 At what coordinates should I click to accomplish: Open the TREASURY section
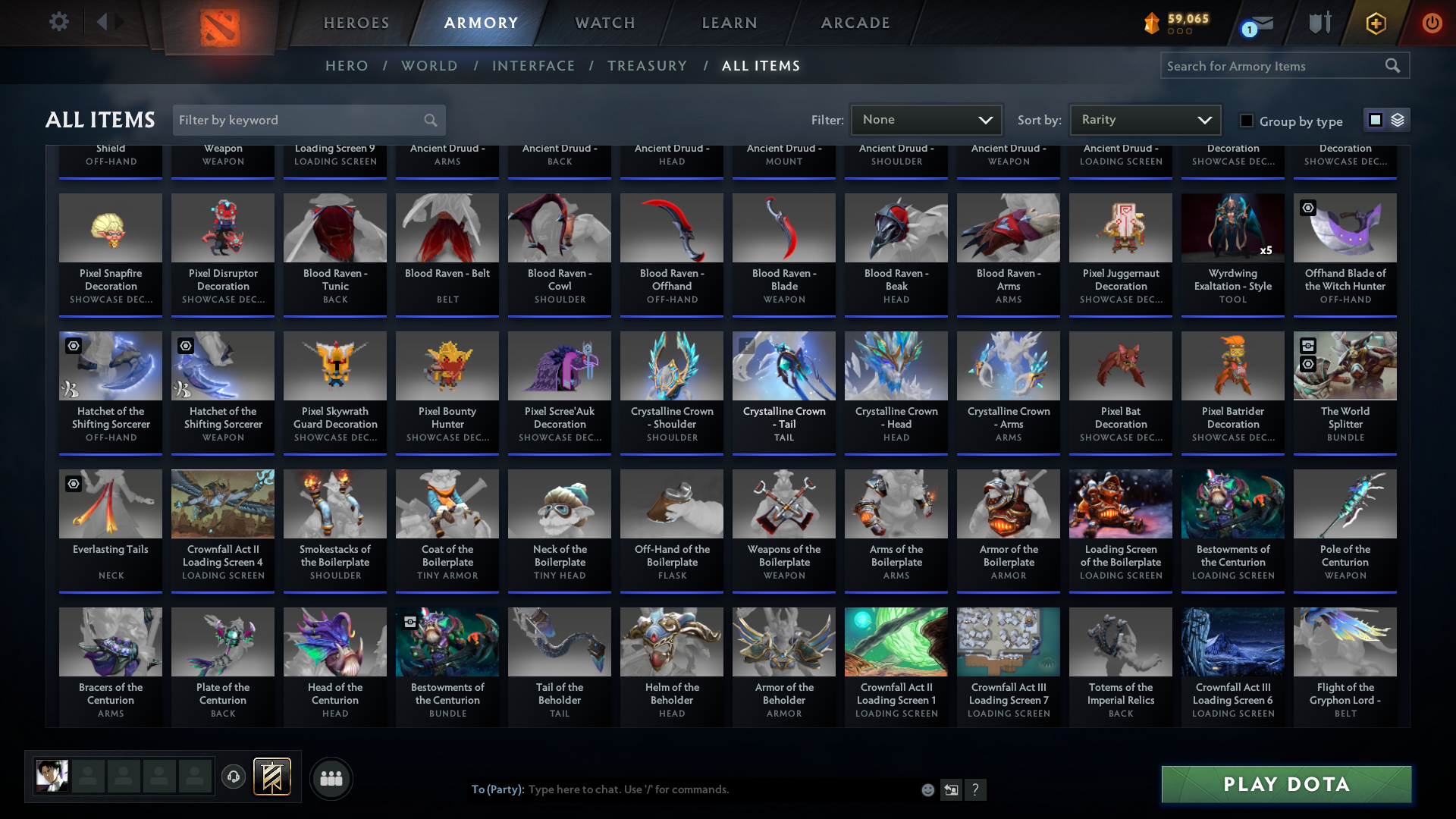[647, 66]
